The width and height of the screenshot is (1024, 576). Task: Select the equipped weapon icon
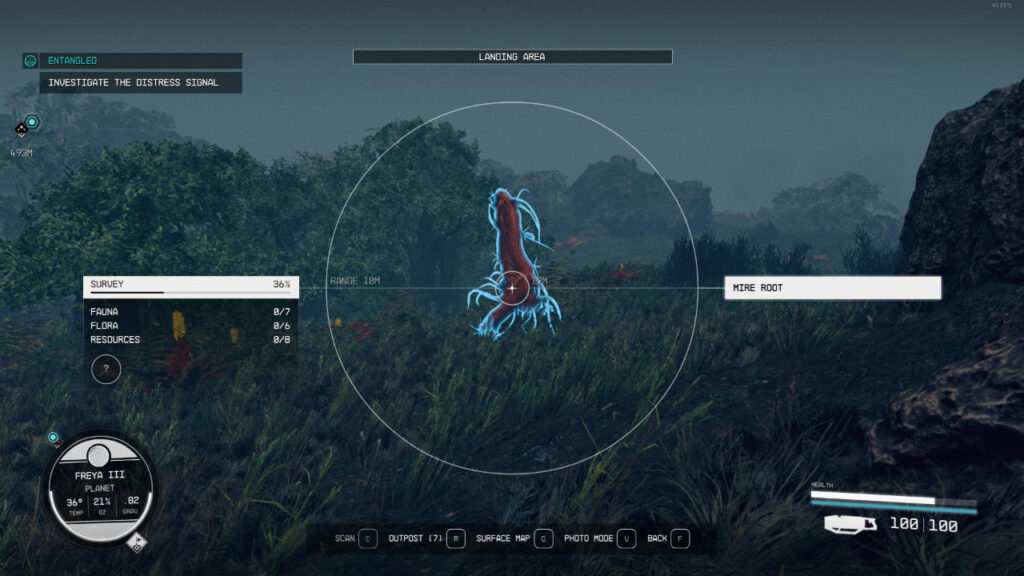point(851,523)
